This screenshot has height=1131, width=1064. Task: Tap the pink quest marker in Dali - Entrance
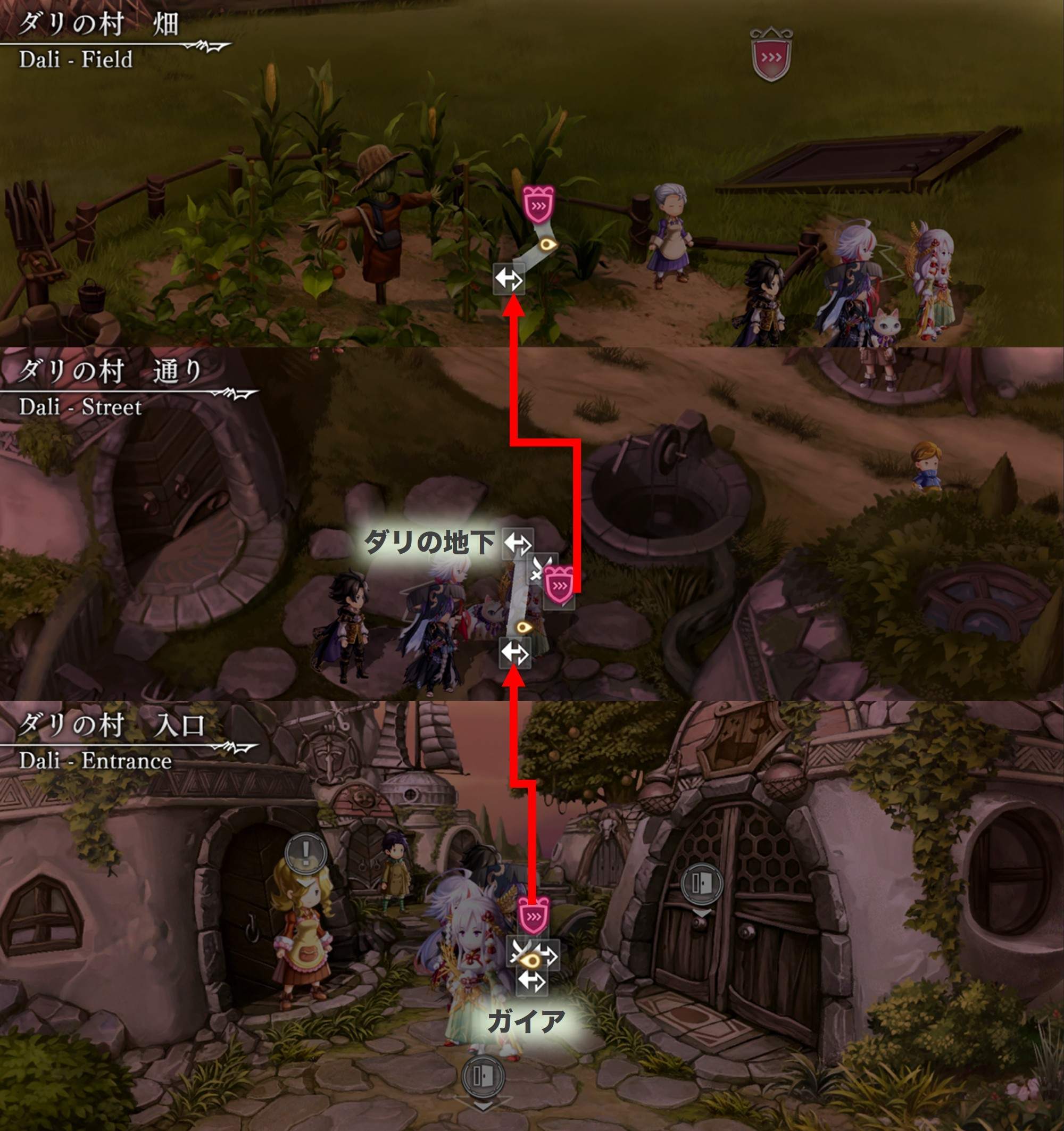[x=534, y=916]
